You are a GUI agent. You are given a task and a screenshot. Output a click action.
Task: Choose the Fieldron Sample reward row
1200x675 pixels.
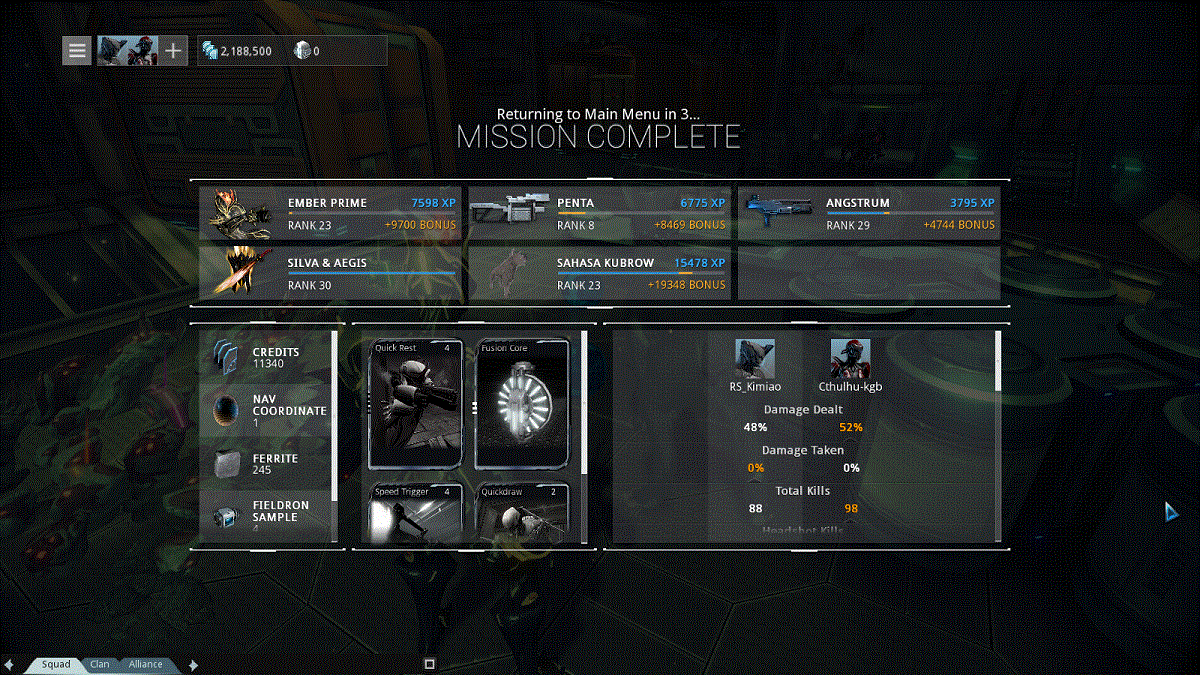coord(266,515)
